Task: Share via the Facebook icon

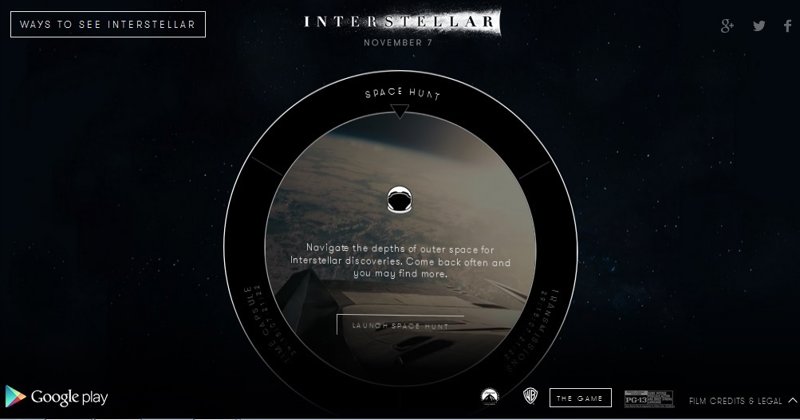Action: tap(786, 25)
